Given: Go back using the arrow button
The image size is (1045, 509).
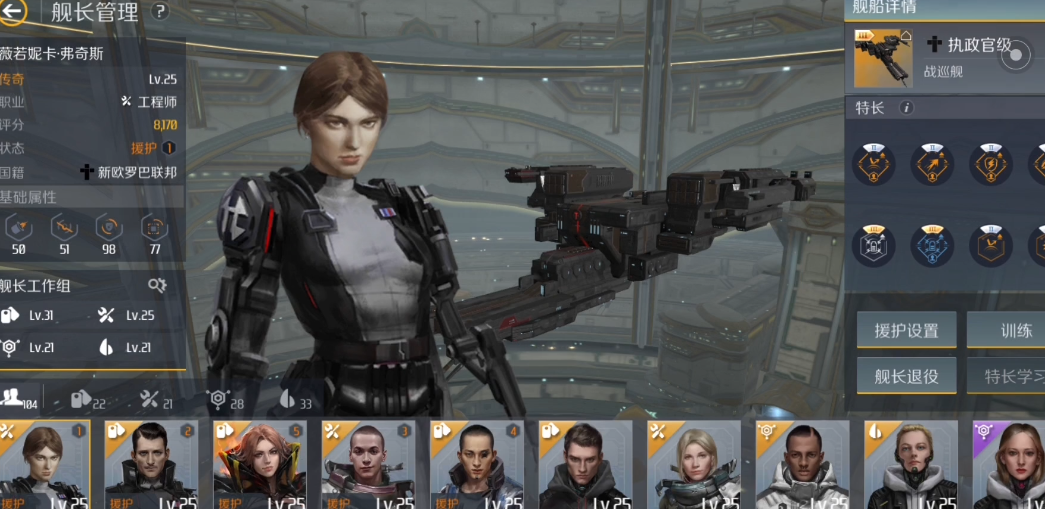Looking at the screenshot, I should 14,12.
